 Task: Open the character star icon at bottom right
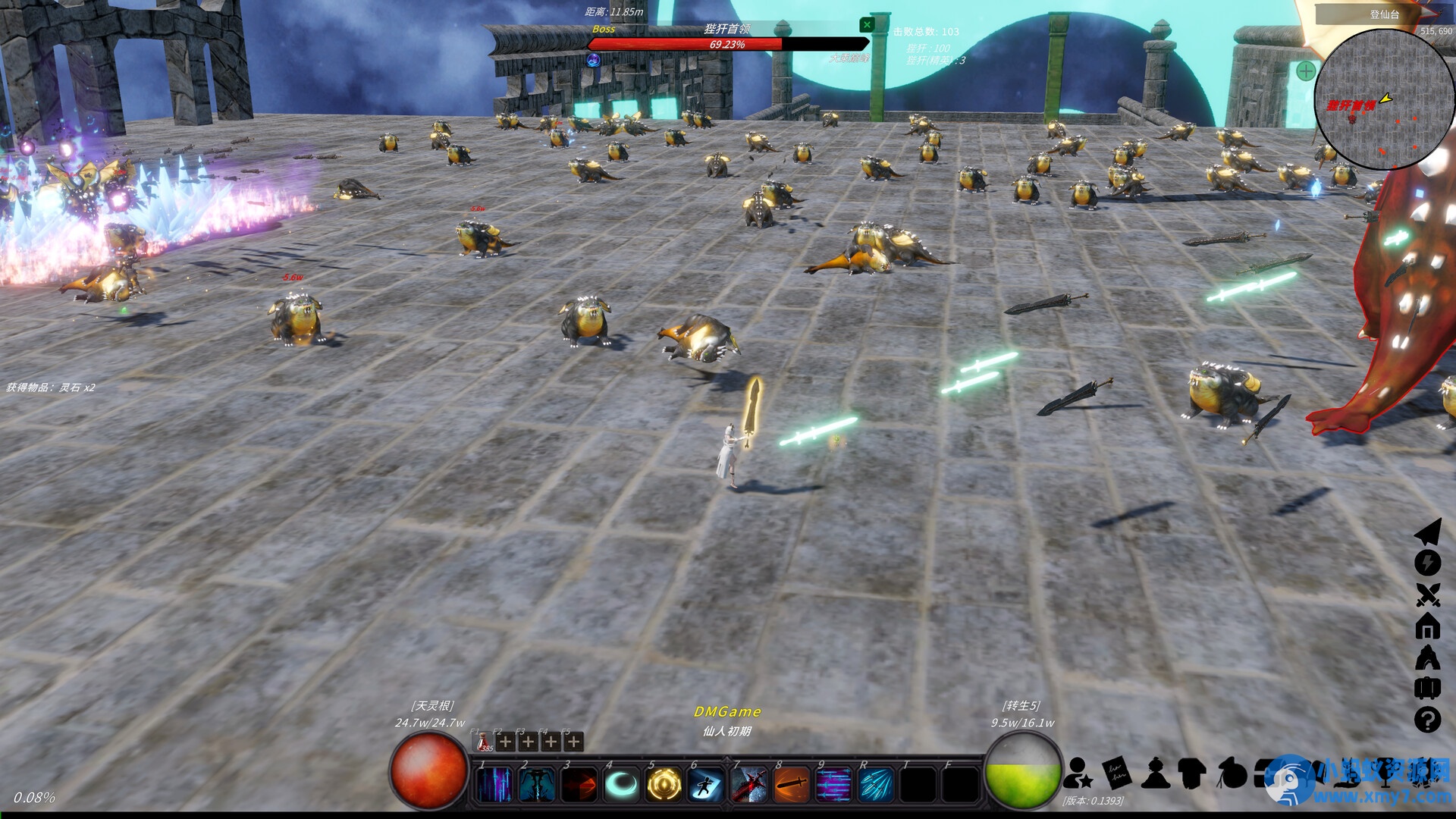point(1078,773)
